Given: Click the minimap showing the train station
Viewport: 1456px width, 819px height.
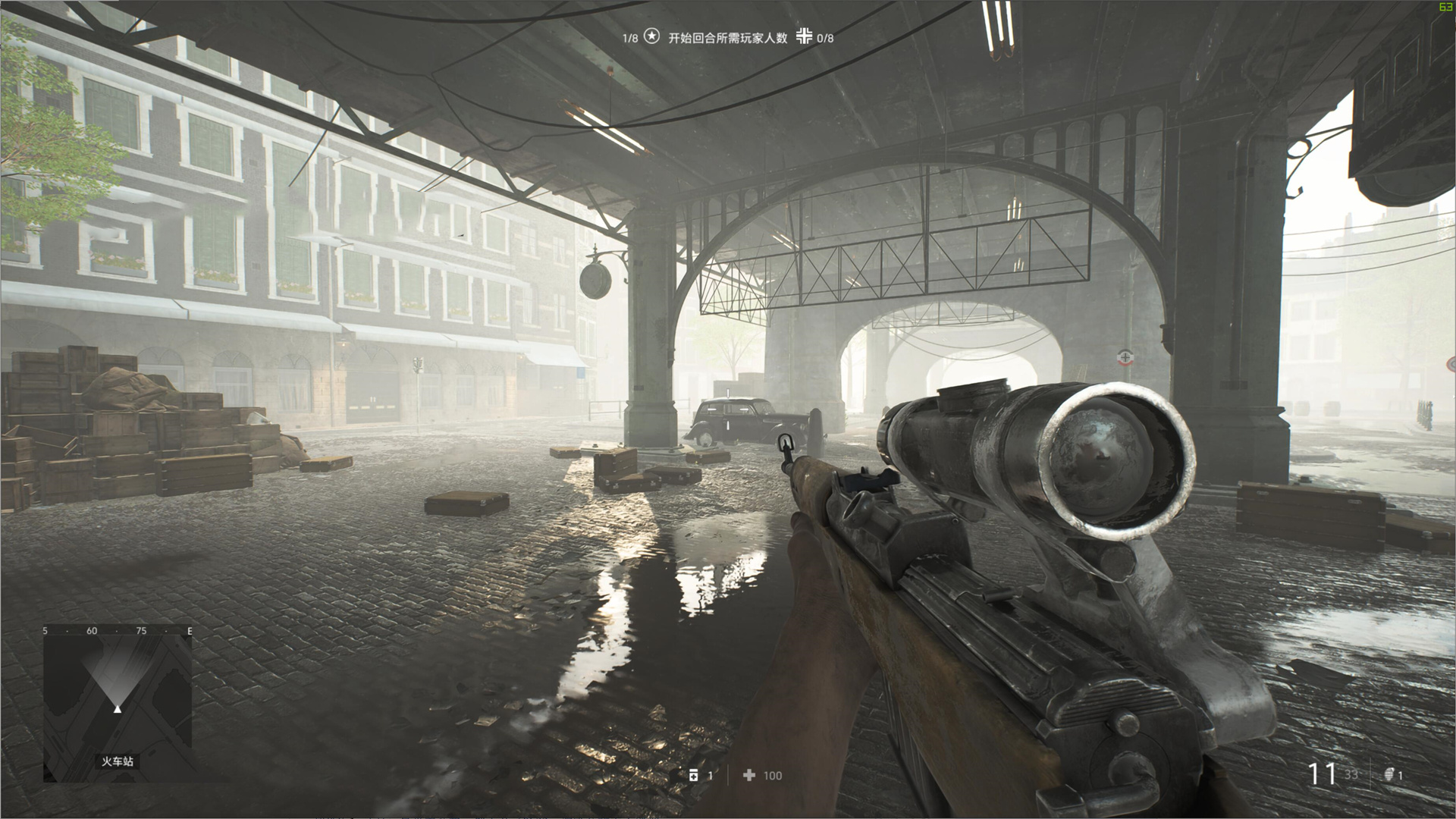Looking at the screenshot, I should [x=117, y=707].
